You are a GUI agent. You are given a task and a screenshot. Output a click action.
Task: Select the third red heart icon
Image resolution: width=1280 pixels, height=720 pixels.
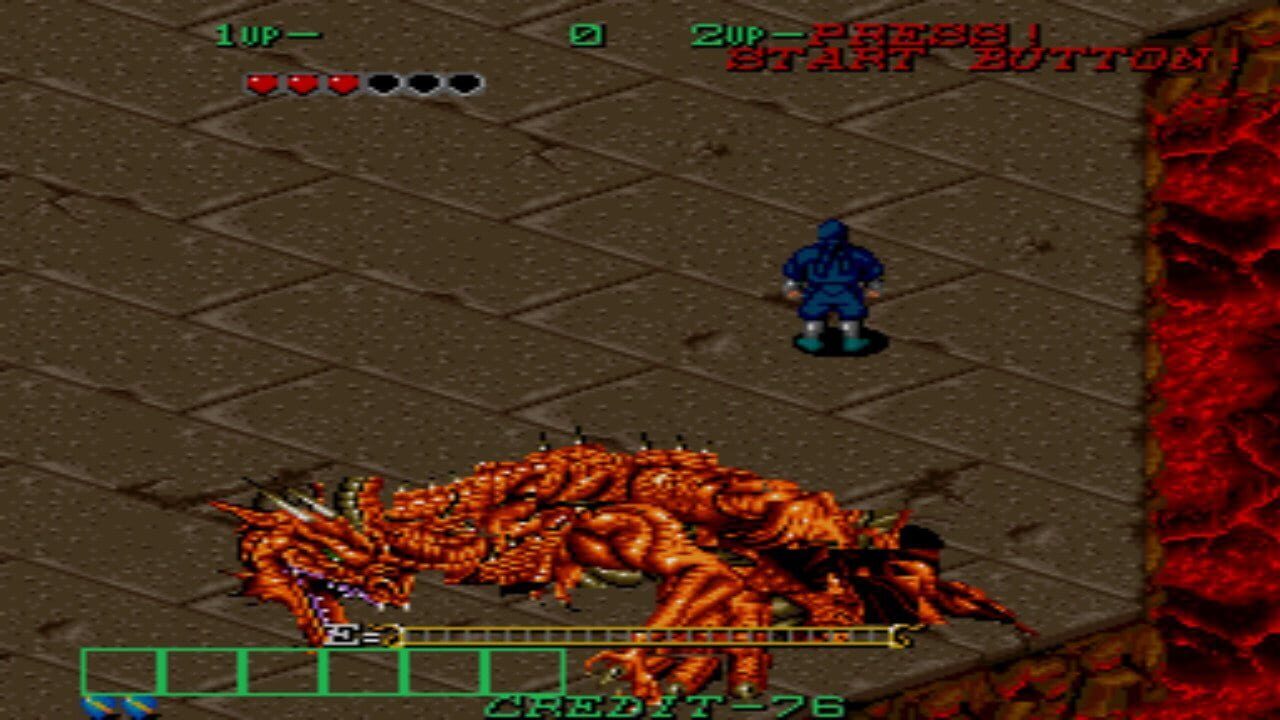pos(343,83)
